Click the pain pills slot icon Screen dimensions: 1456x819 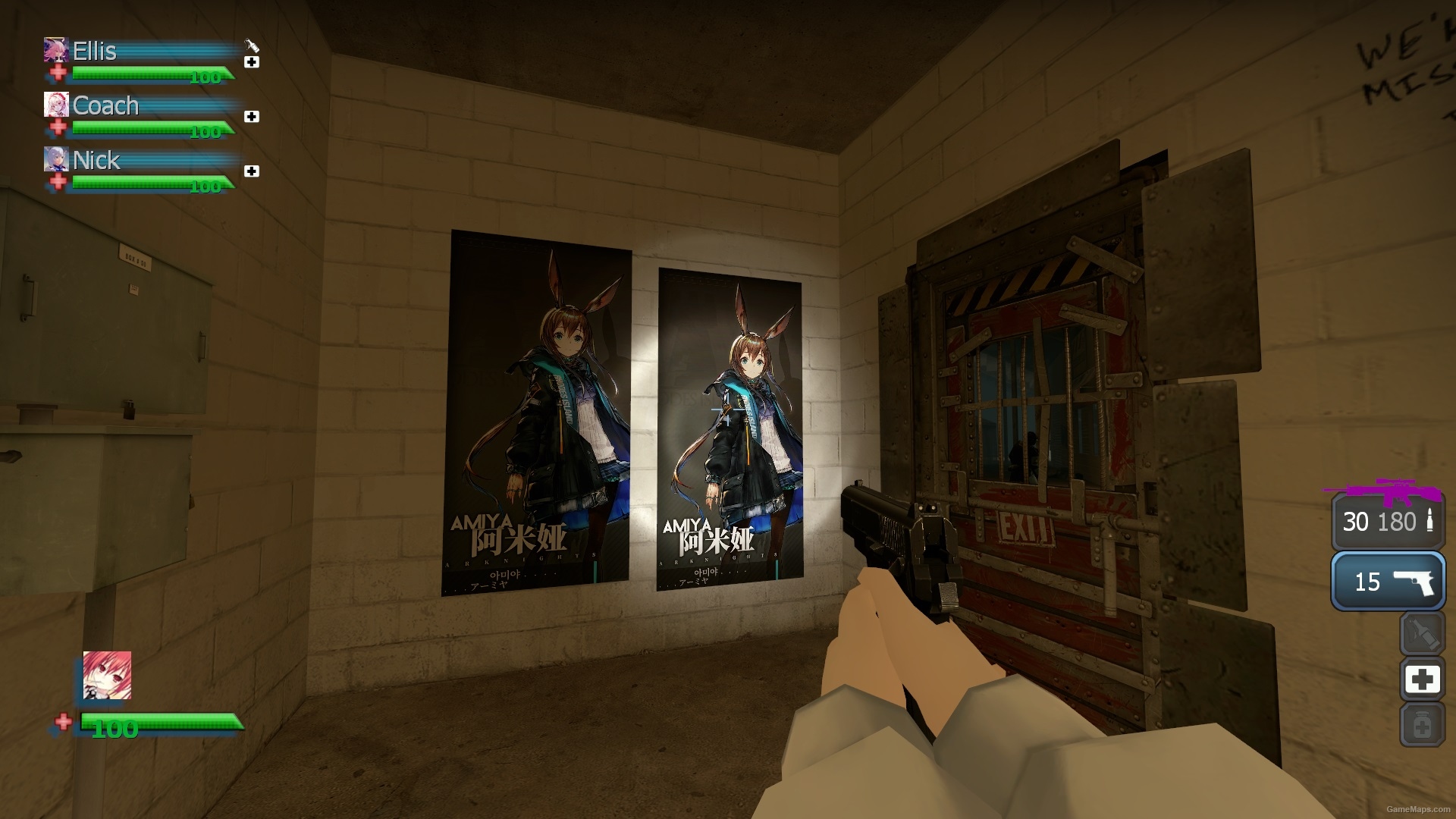coord(1423,726)
